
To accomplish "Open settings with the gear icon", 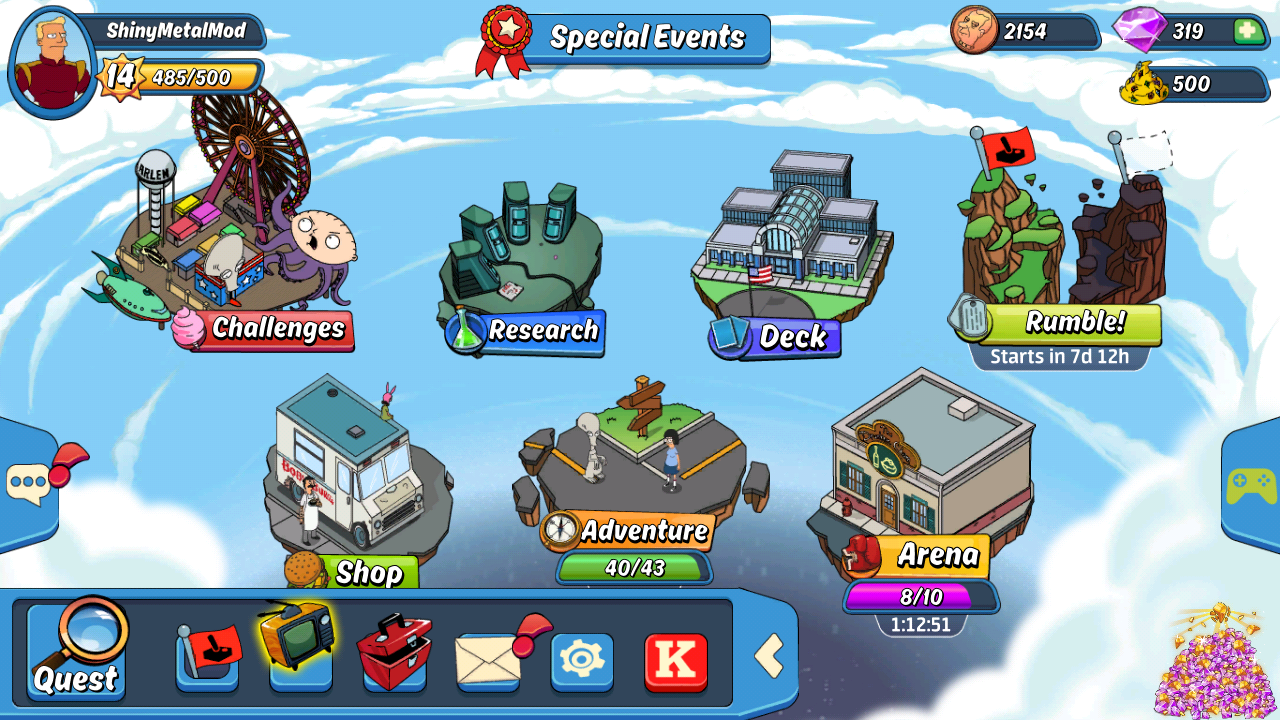I will tap(582, 660).
